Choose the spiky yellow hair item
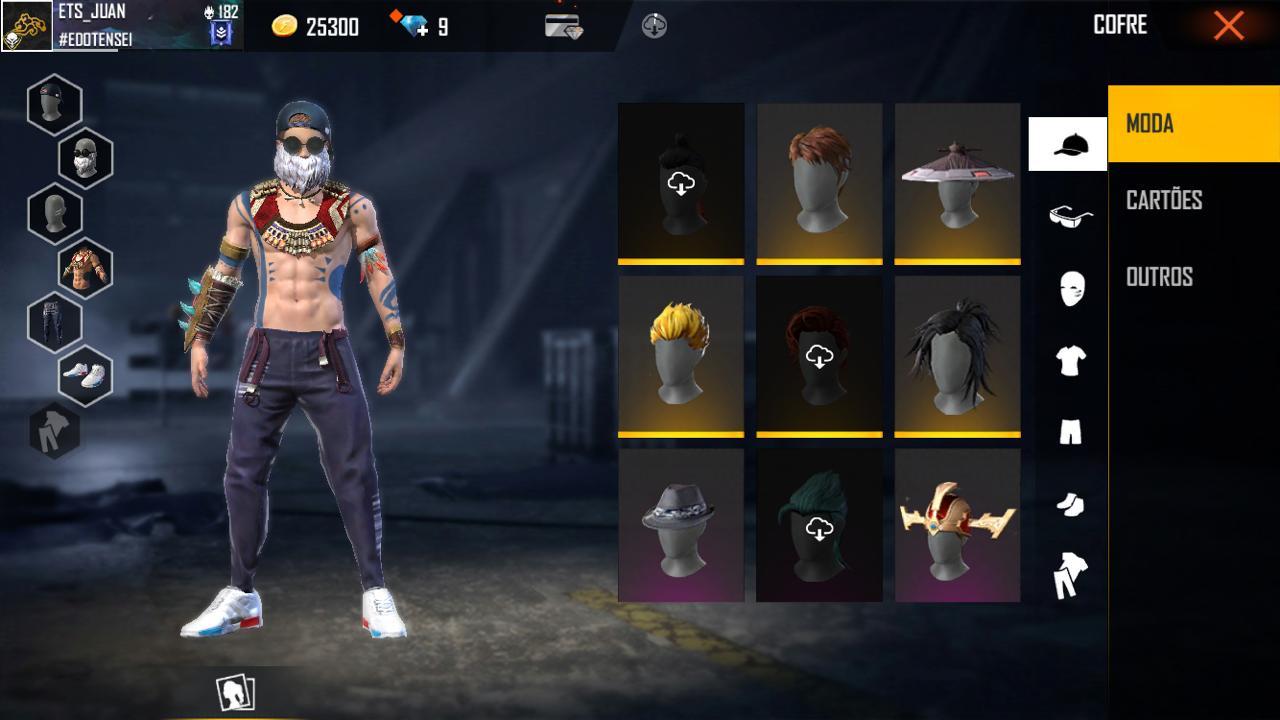This screenshot has width=1280, height=720. coord(680,355)
